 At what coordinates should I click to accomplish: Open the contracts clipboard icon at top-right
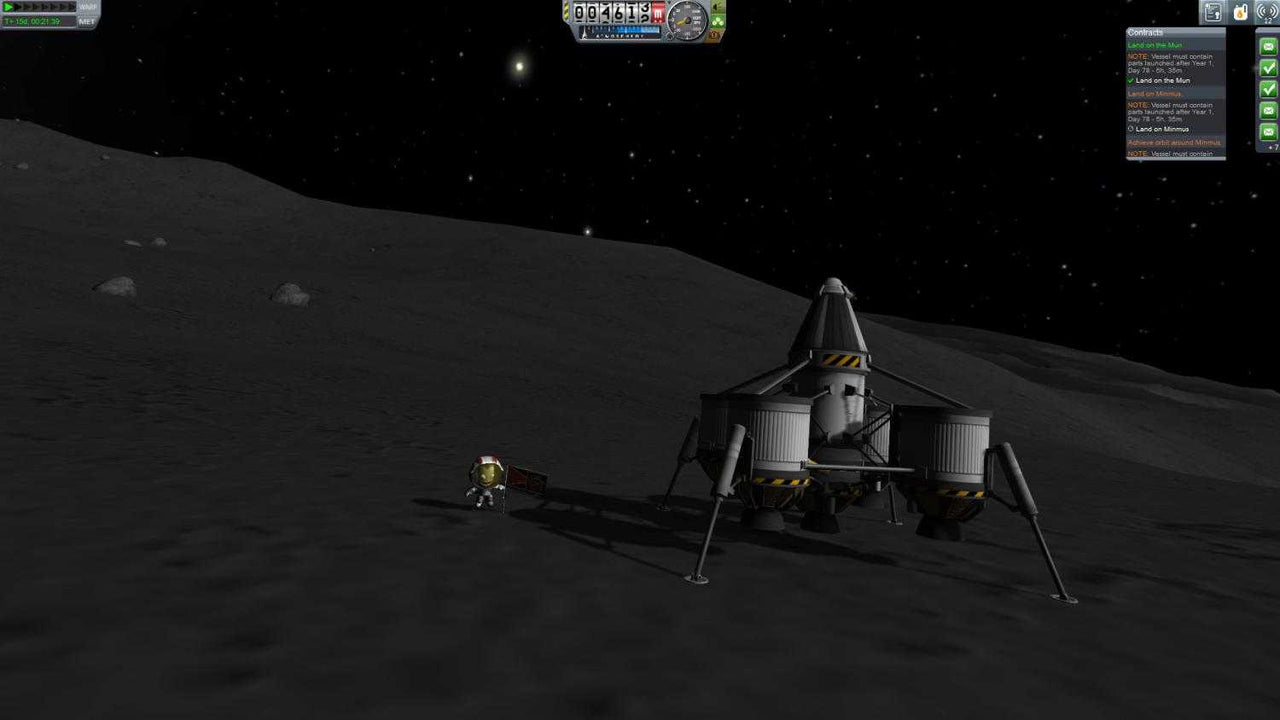[1214, 14]
